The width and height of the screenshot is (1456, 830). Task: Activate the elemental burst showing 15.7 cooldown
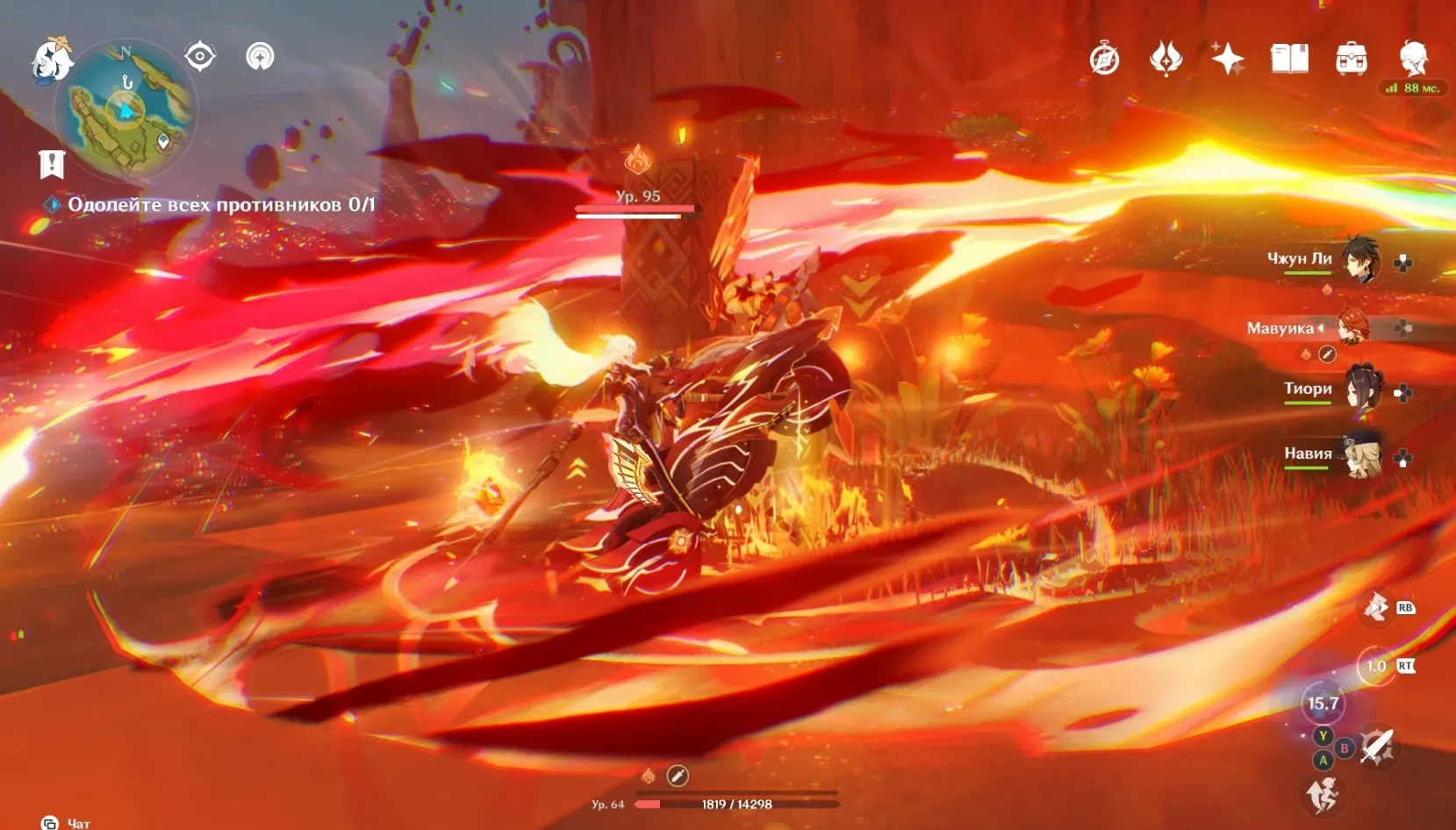[1323, 704]
